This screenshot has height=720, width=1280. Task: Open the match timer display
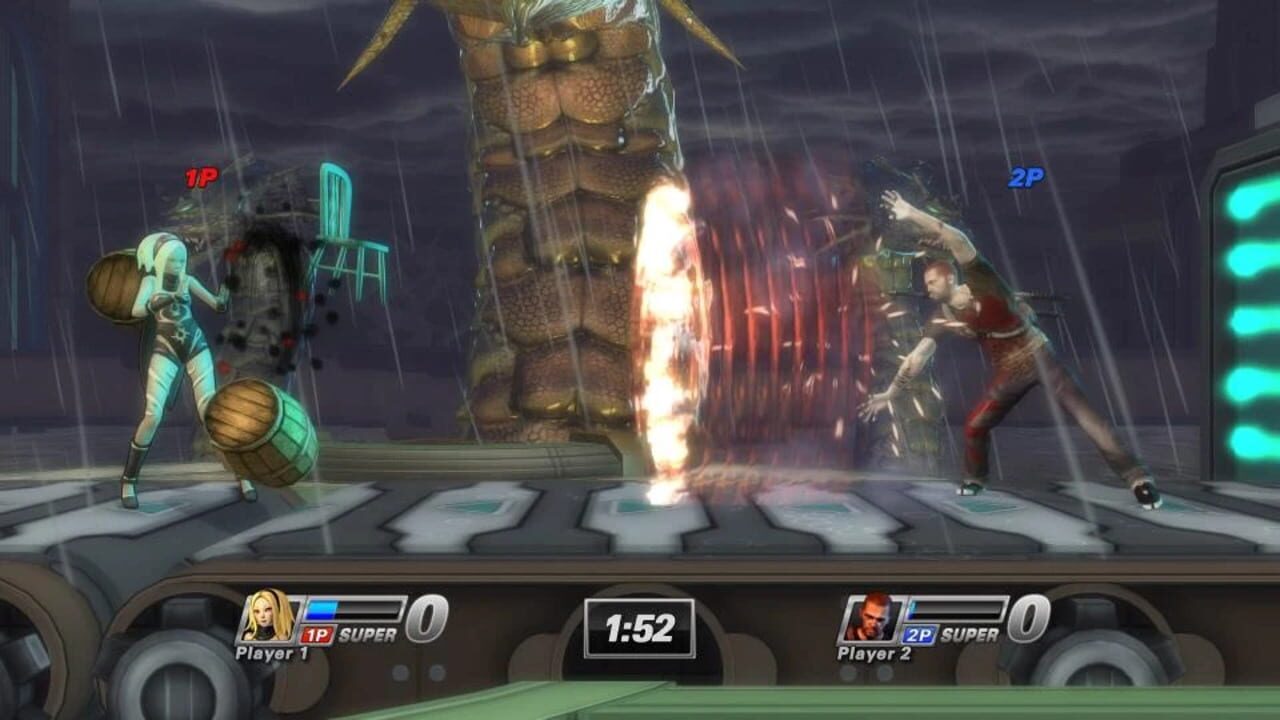(x=640, y=630)
